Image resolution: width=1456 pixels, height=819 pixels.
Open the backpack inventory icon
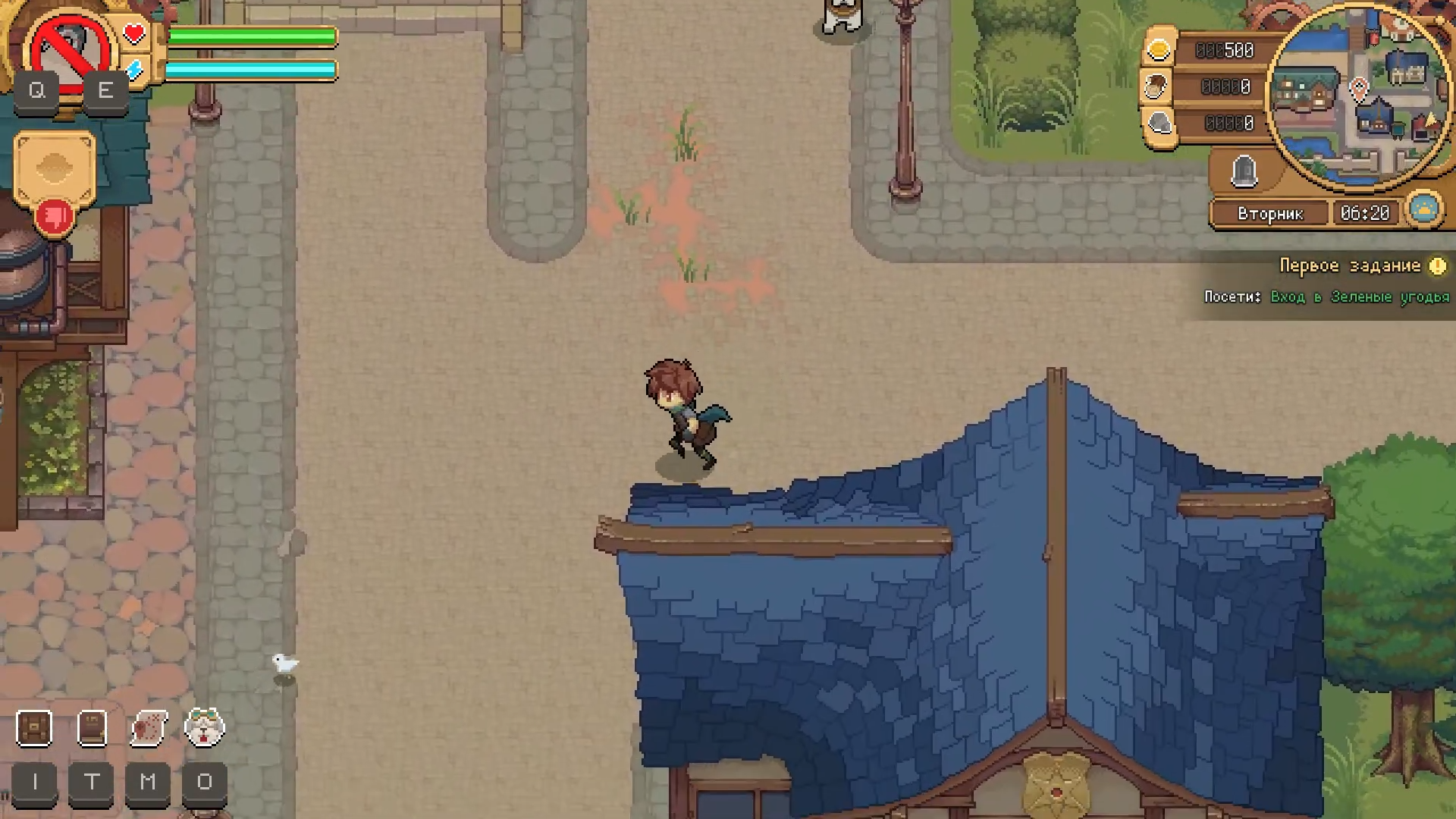tap(34, 728)
